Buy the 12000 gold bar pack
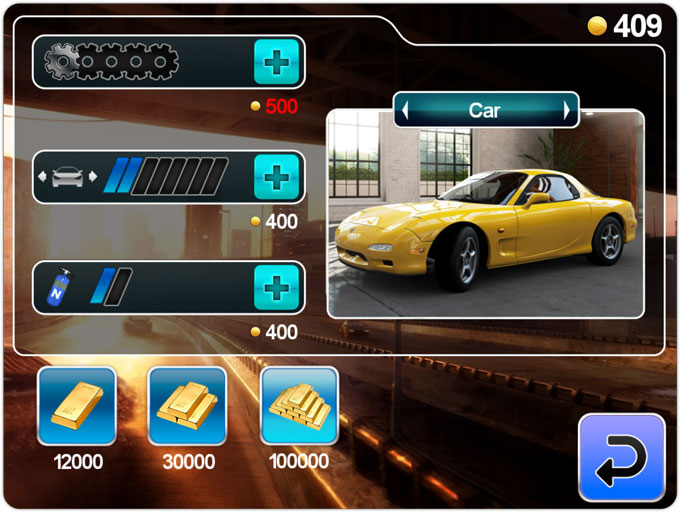 tap(77, 405)
